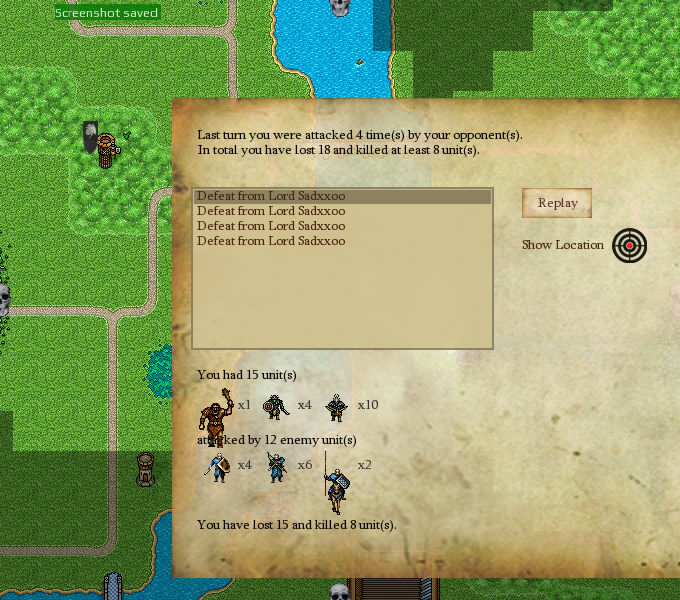The height and width of the screenshot is (600, 680).
Task: Replay the selected battle
Action: (557, 203)
